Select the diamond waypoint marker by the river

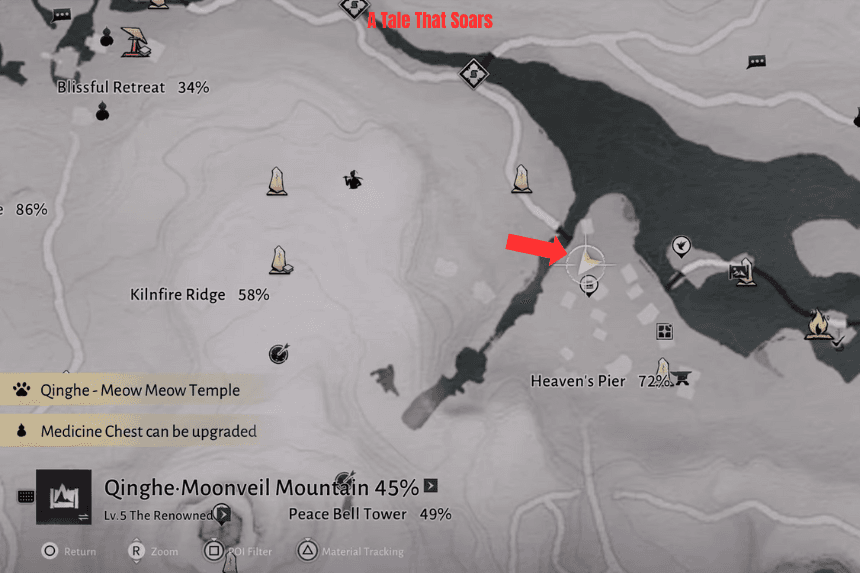click(x=473, y=73)
